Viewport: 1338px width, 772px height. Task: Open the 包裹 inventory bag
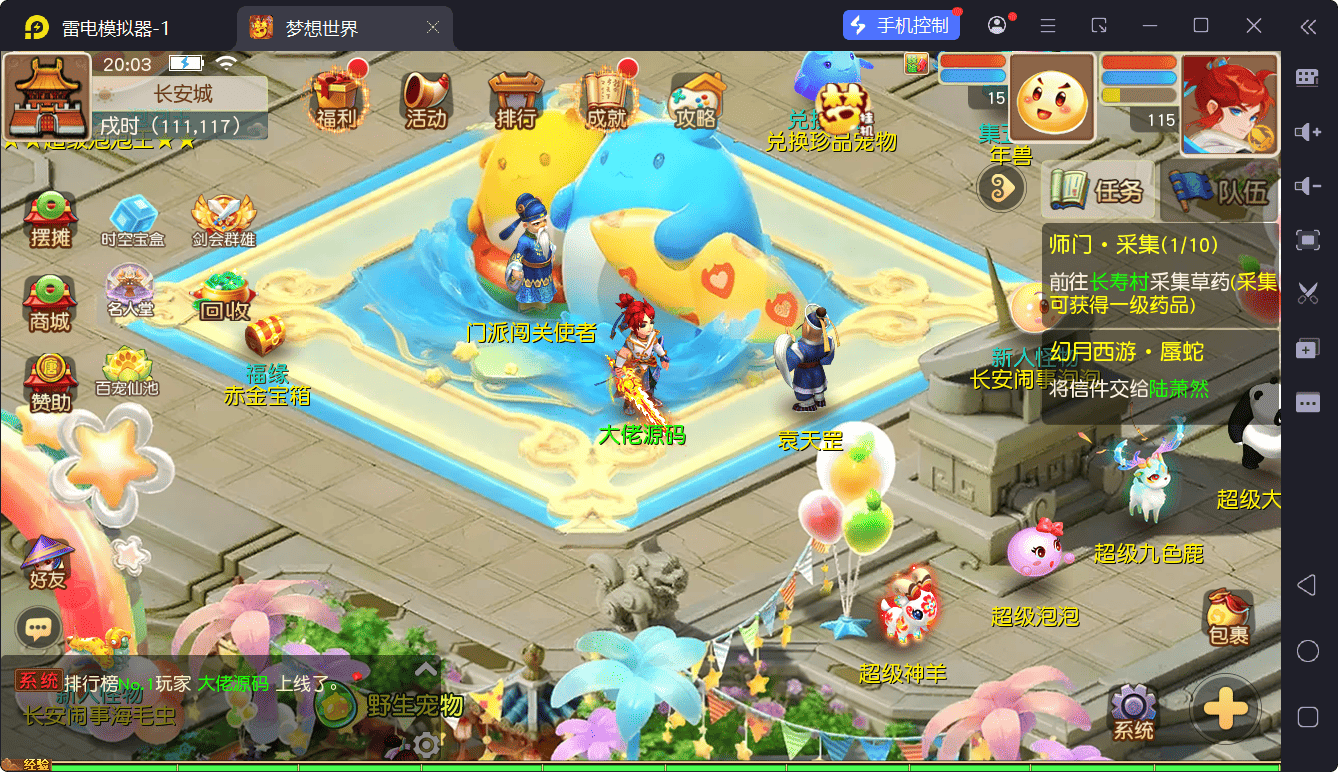tap(1228, 617)
